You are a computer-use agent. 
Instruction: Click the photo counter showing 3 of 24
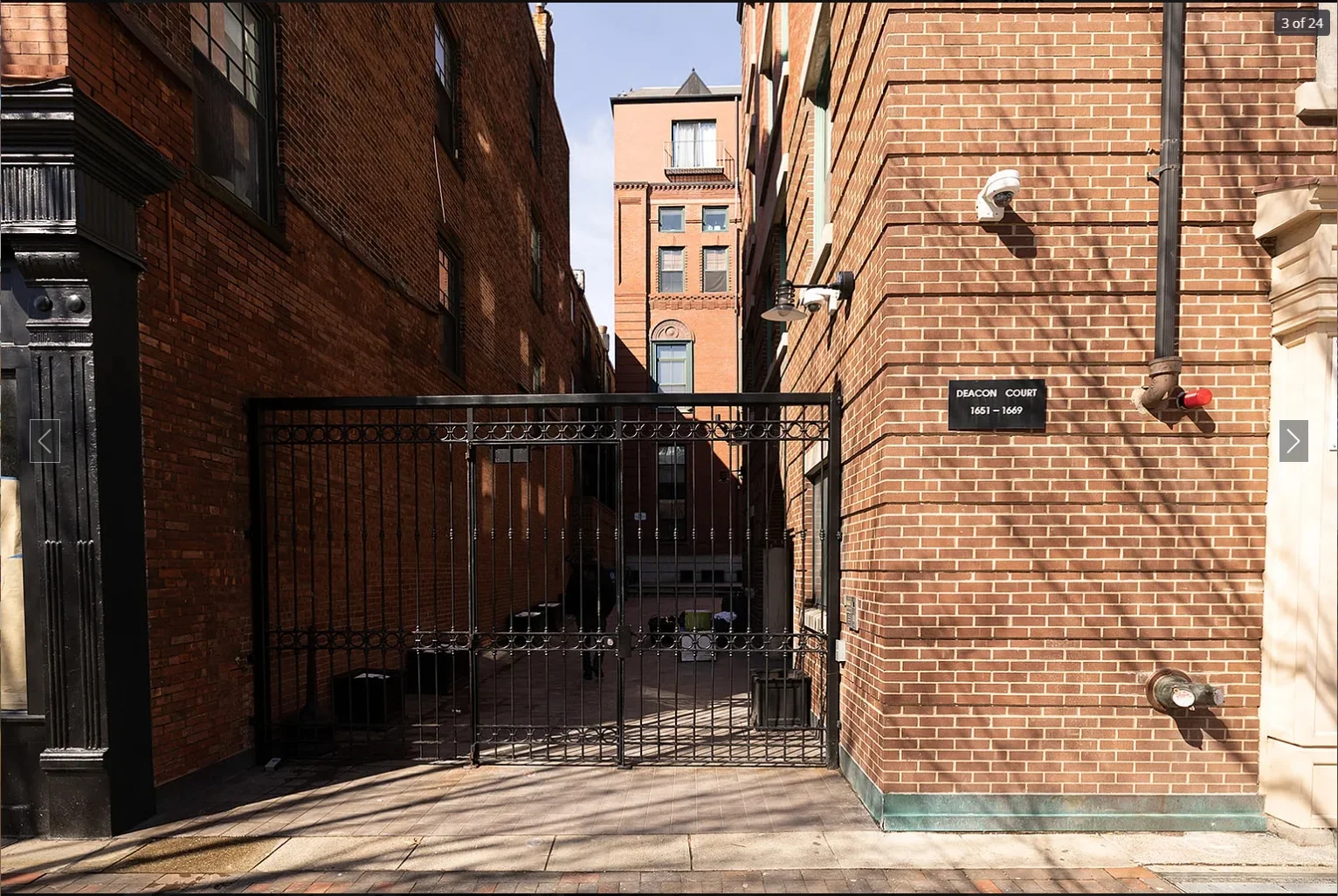[1302, 23]
